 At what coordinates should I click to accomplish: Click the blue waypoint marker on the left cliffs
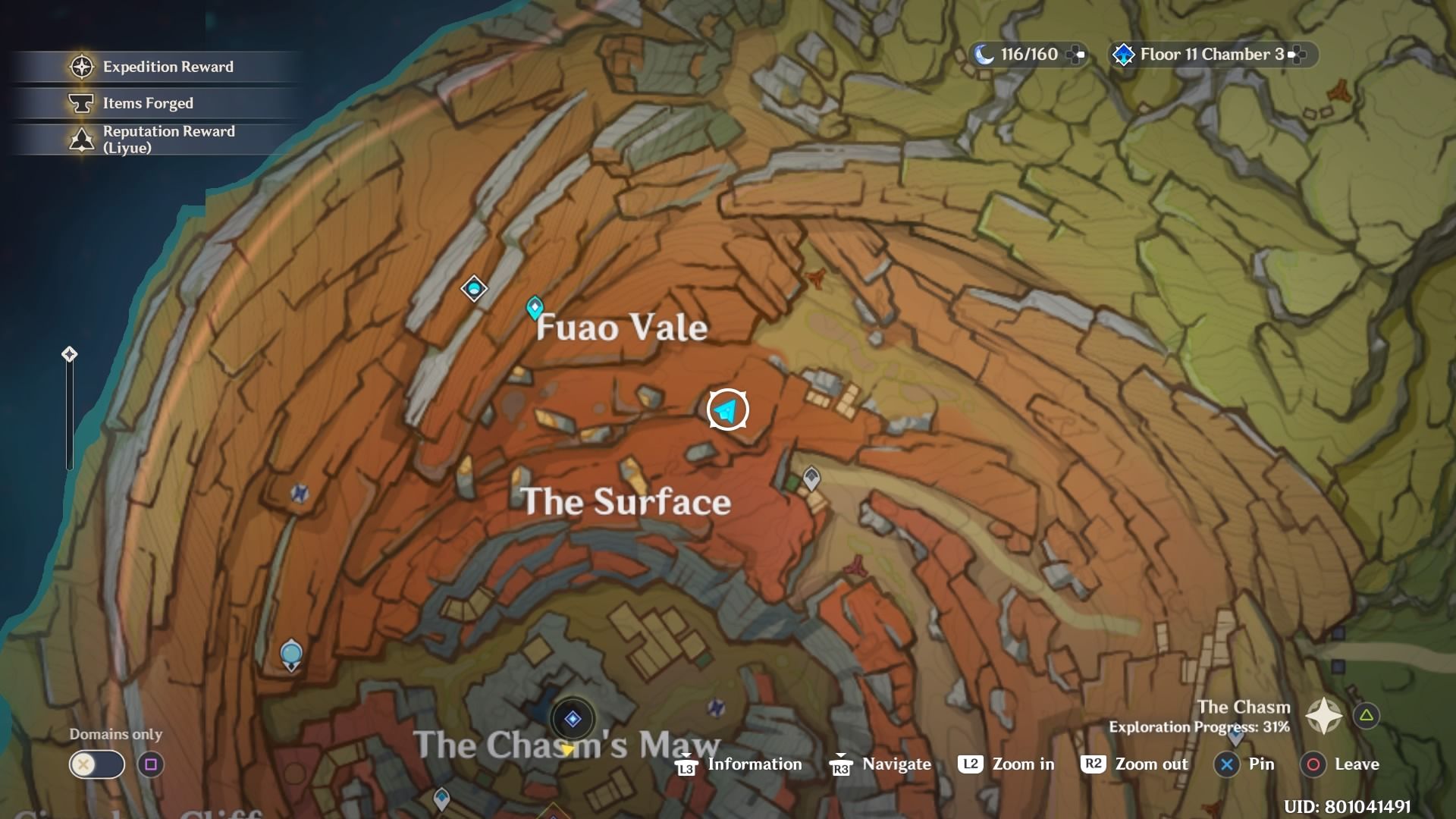tap(290, 654)
